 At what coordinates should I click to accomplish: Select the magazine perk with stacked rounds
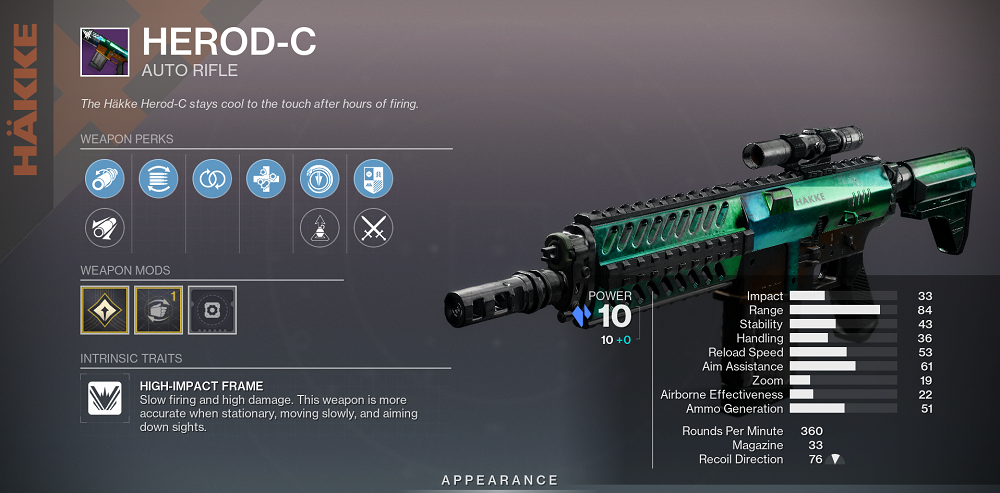(158, 179)
